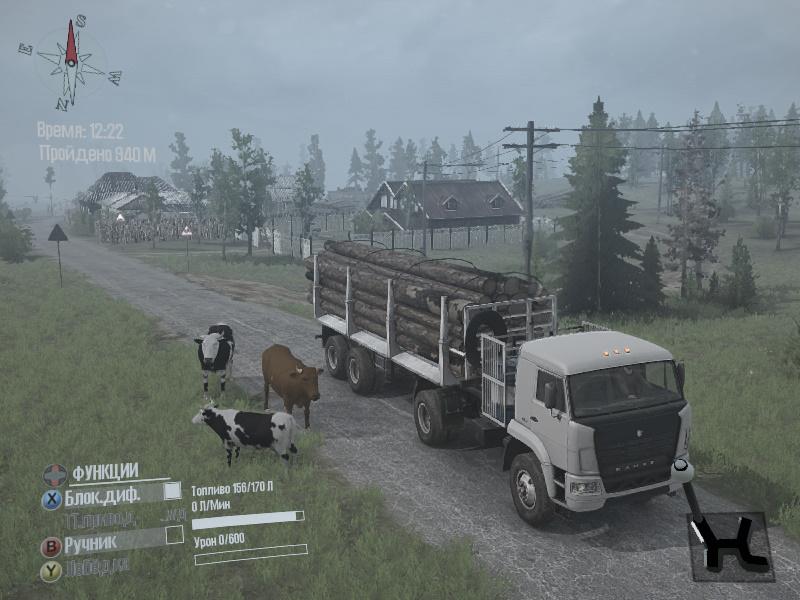
Task: Toggle the Ручник handbrake checkbox
Action: [174, 535]
